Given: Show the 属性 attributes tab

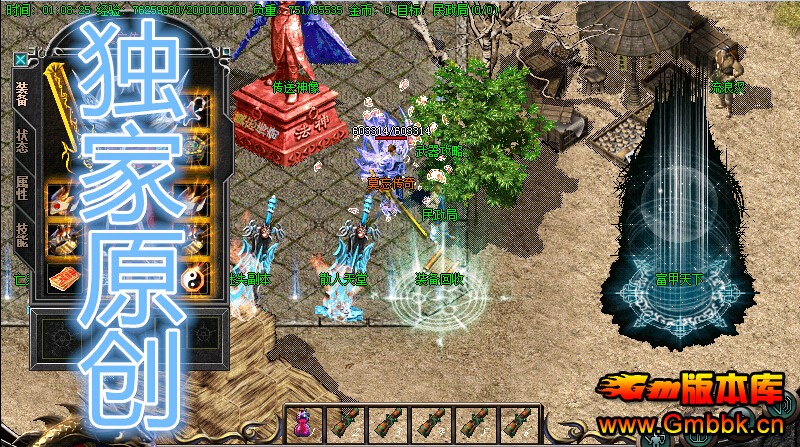Looking at the screenshot, I should 22,187.
